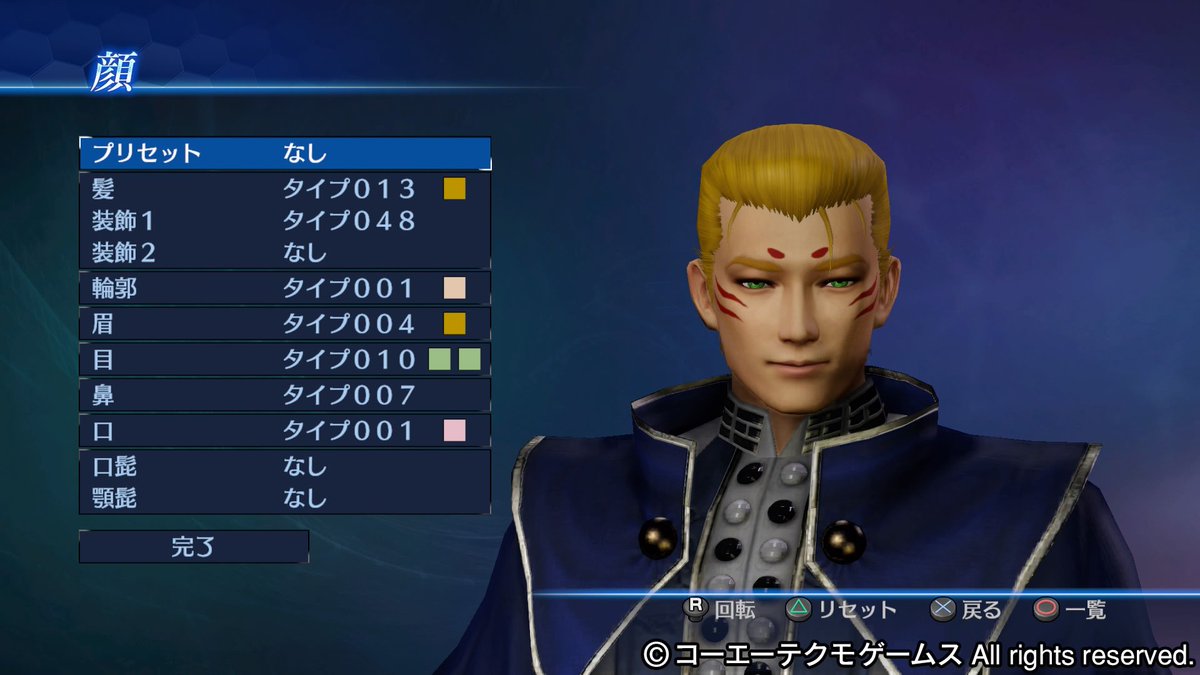Choose the yellow eyebrow color swatch

(x=455, y=324)
